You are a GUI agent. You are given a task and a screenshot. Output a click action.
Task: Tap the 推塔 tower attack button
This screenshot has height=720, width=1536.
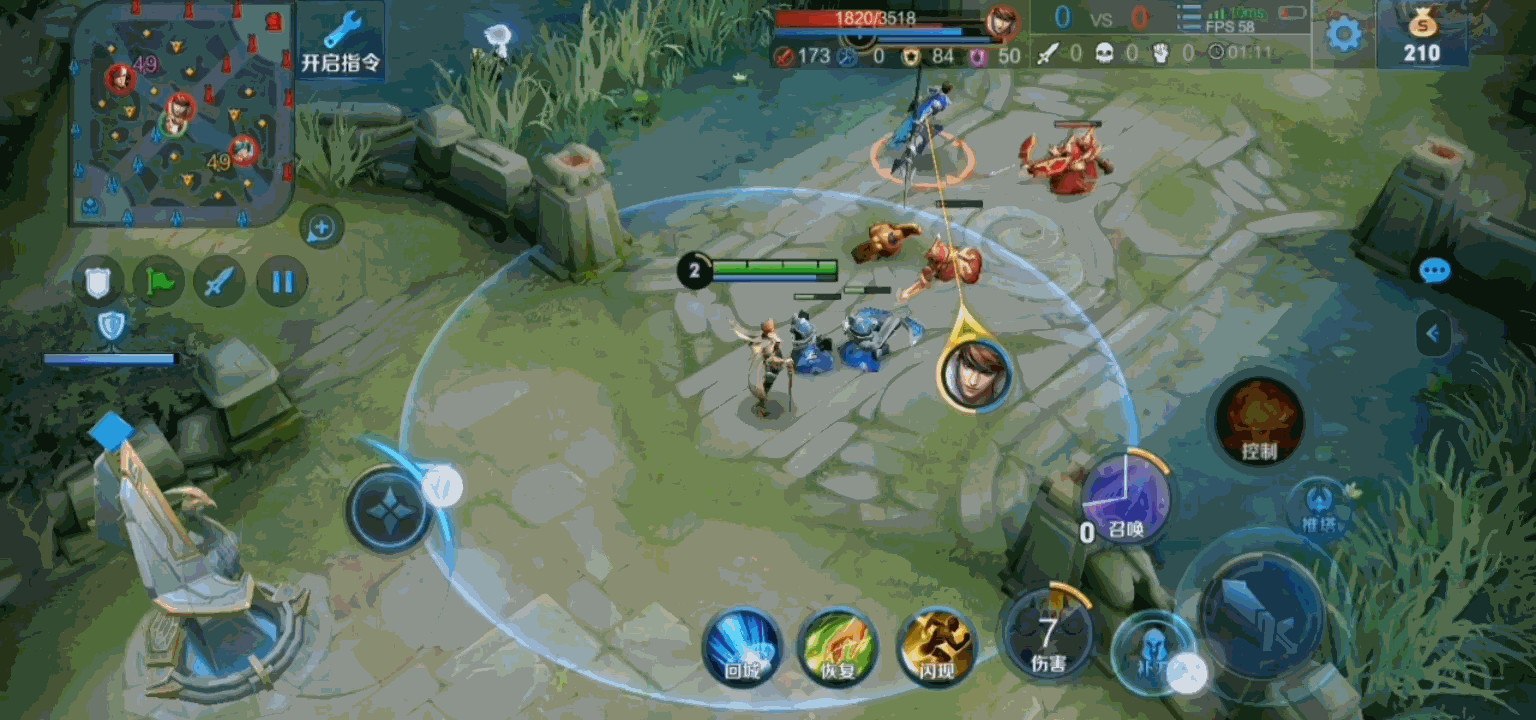pos(1320,505)
